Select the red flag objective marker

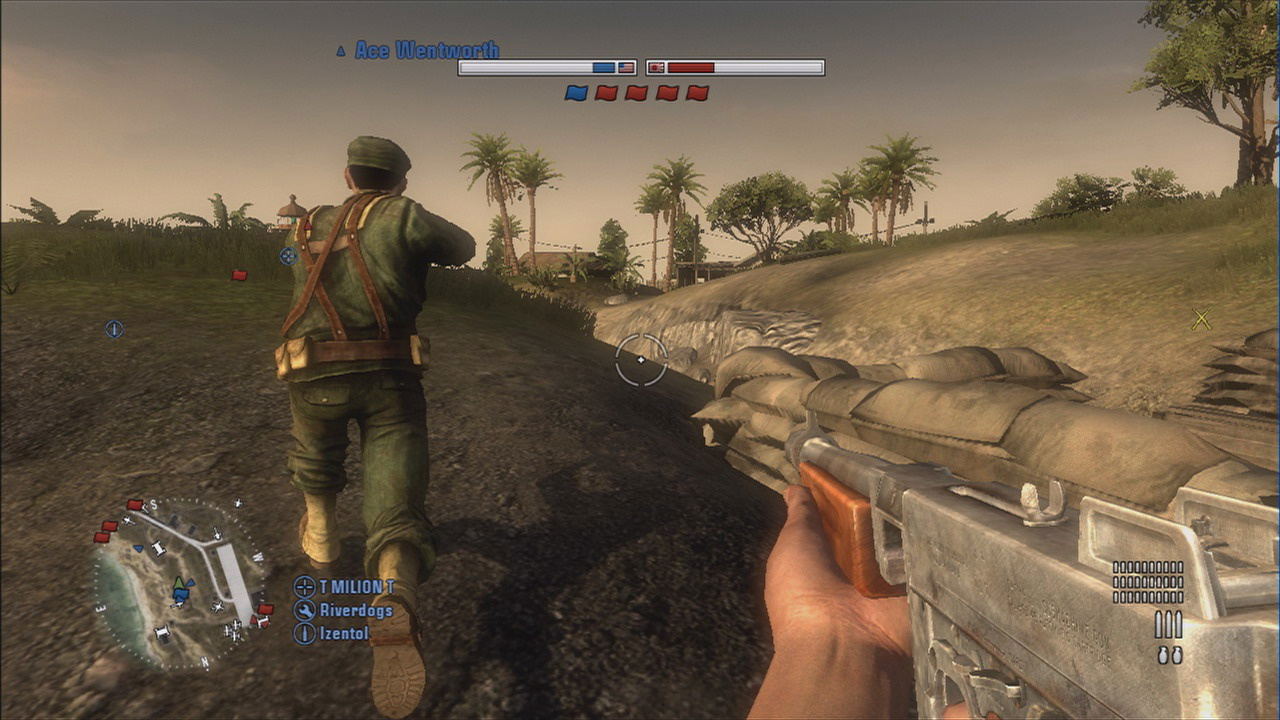click(x=239, y=274)
